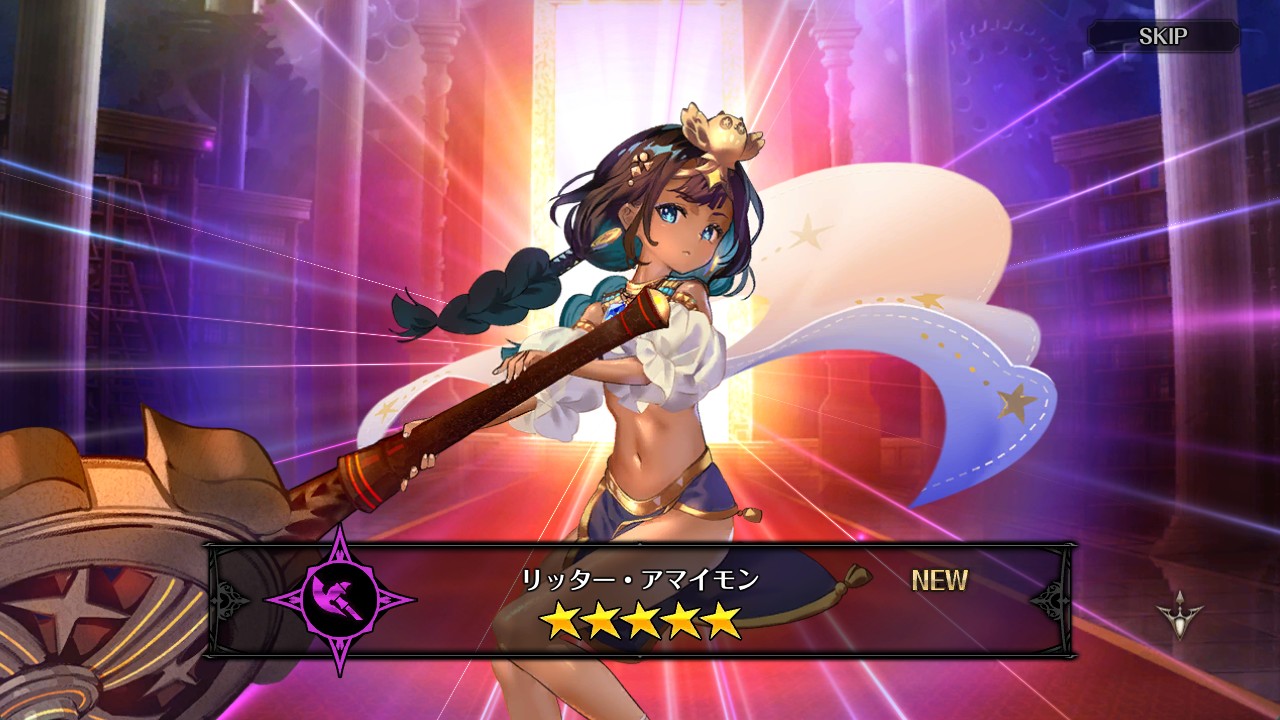Image resolution: width=1280 pixels, height=720 pixels.
Task: Select the purple axe class emblem
Action: click(x=340, y=600)
